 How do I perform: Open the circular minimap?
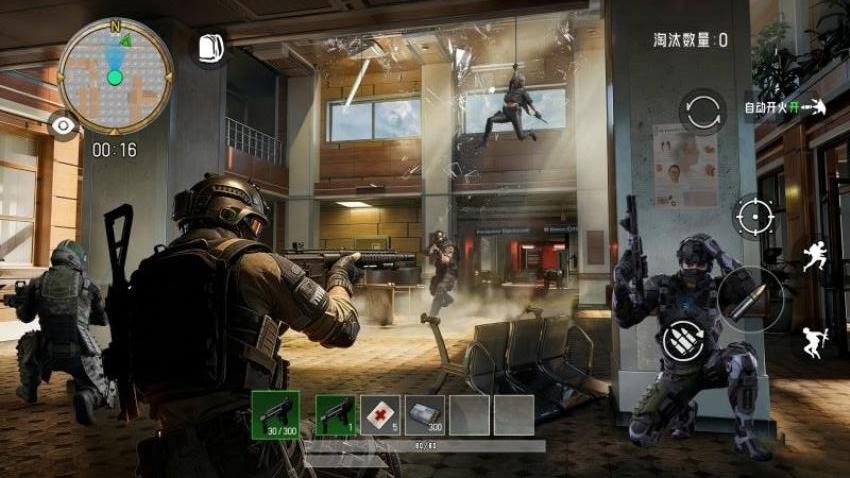(x=115, y=76)
